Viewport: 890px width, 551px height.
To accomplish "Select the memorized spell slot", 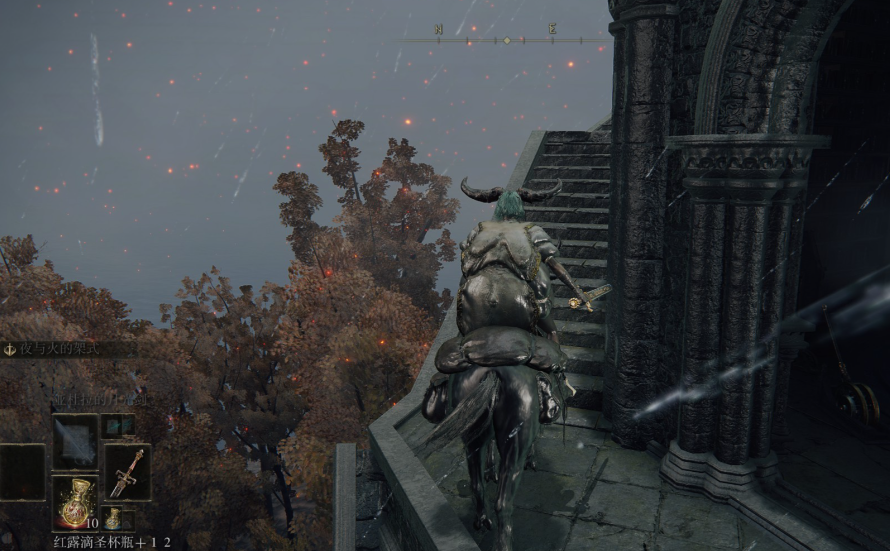I will (75, 441).
